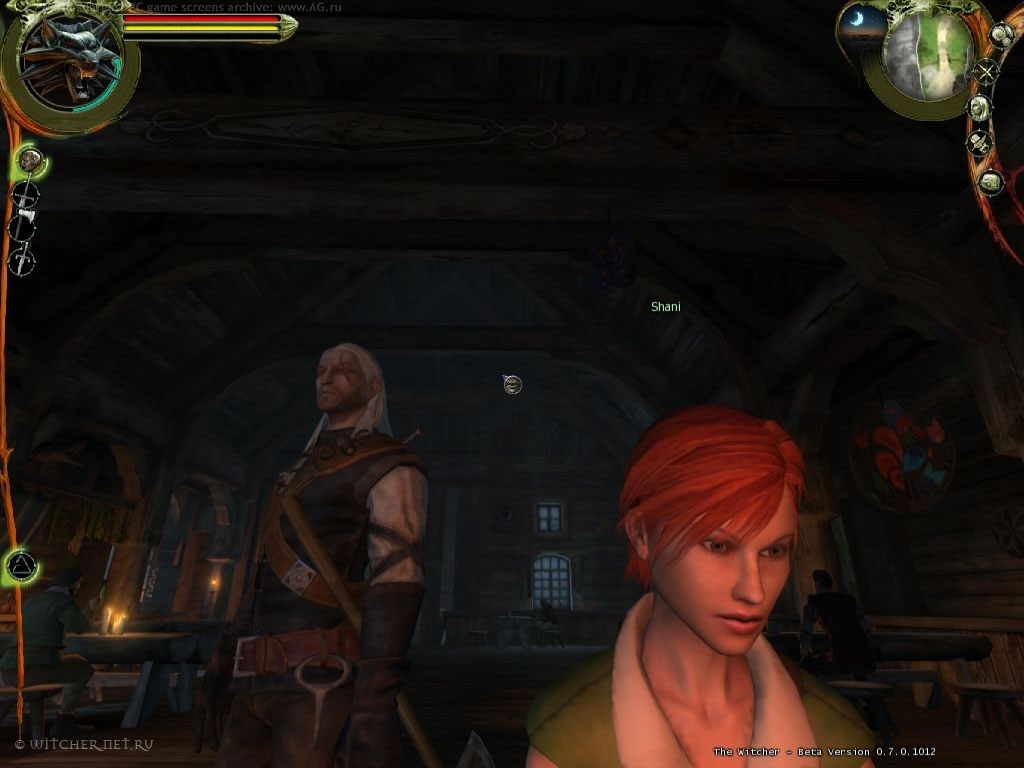Choose the axe weapon slot
The height and width of the screenshot is (768, 1024).
[x=22, y=227]
